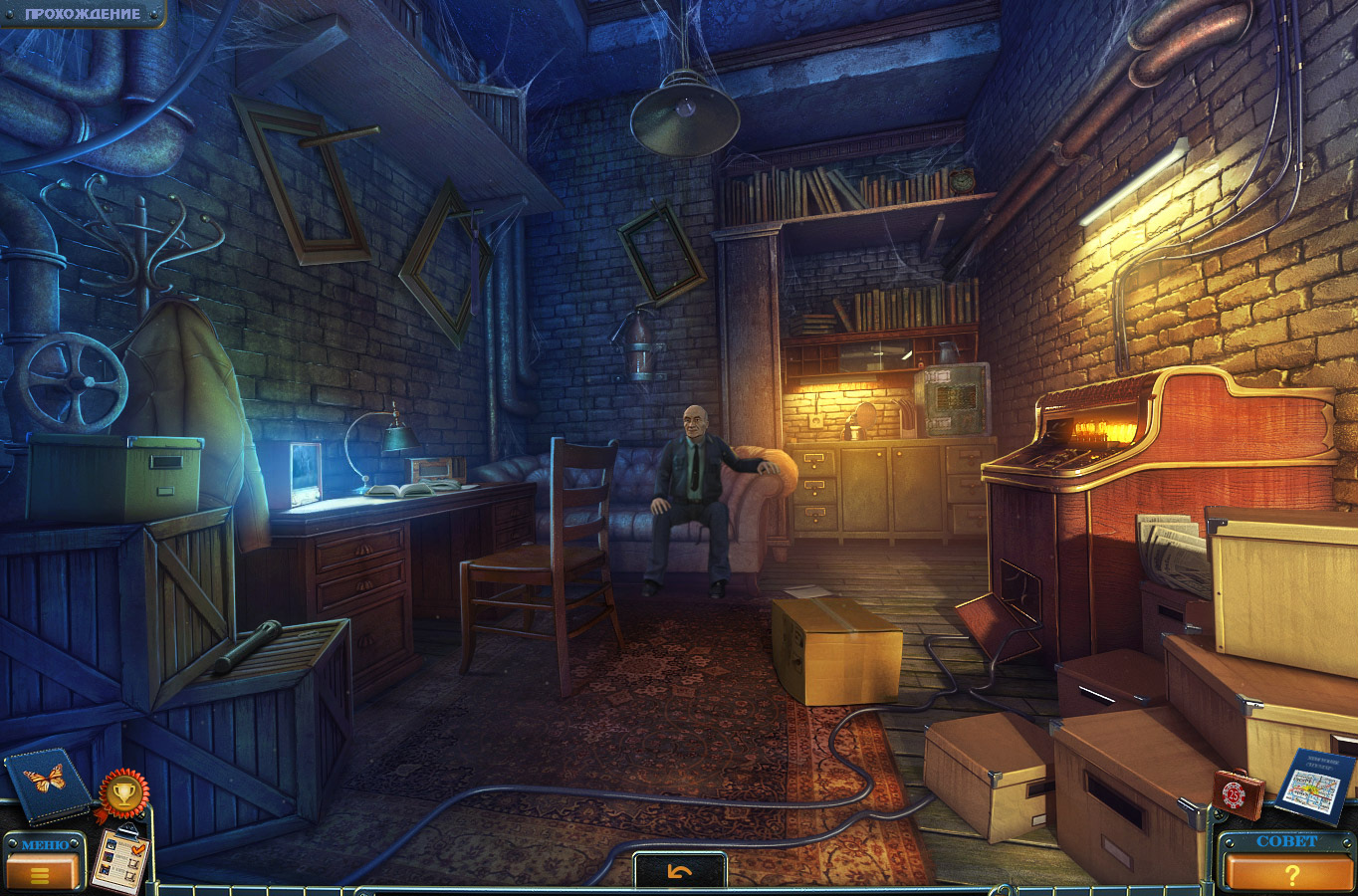Show the clipboard task checklist

tap(118, 857)
